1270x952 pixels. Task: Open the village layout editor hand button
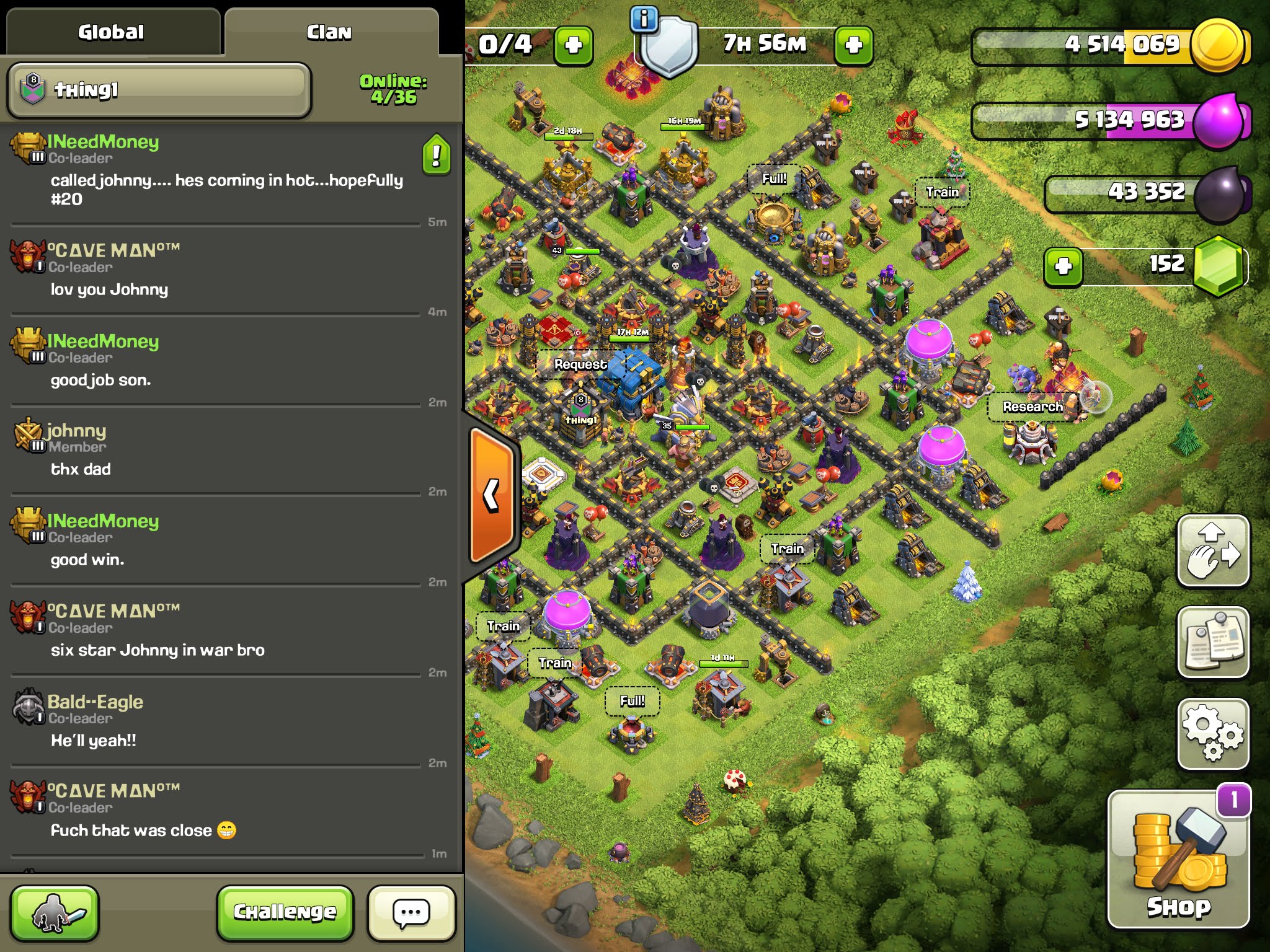(x=1213, y=550)
